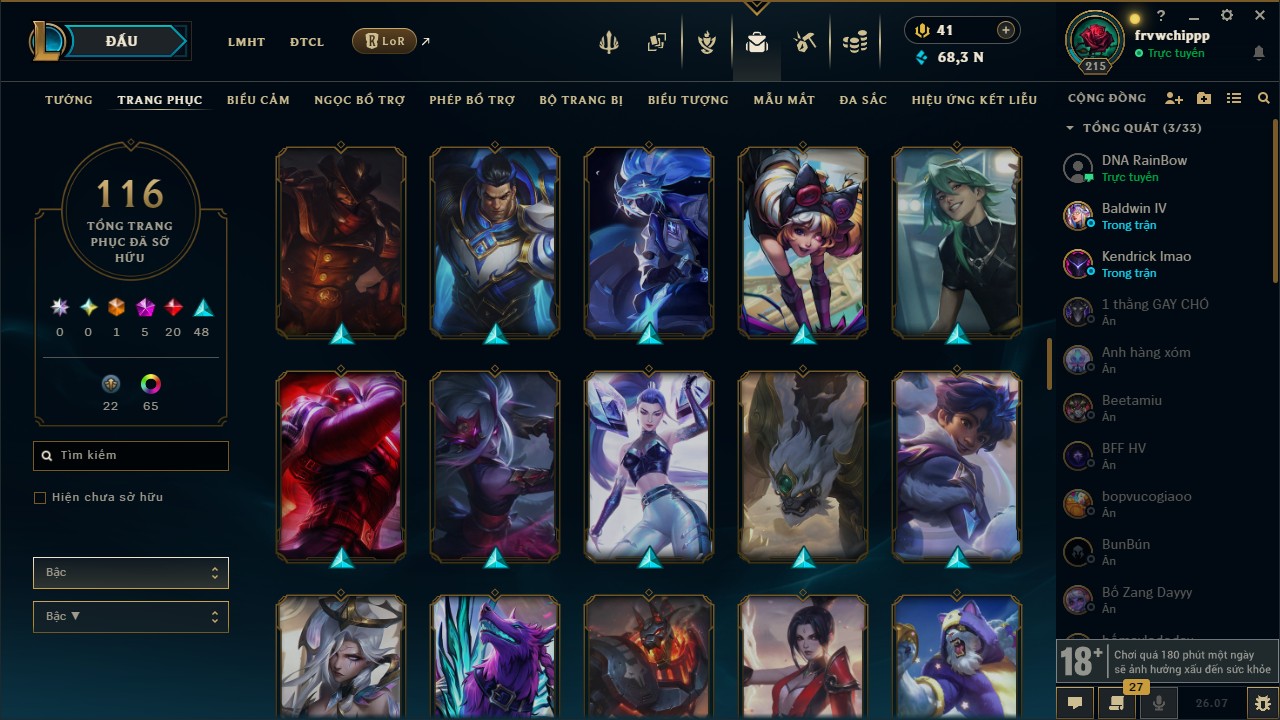Toggle the Hiện chưa sở hữu checkbox
This screenshot has width=1280, height=720.
[40, 498]
